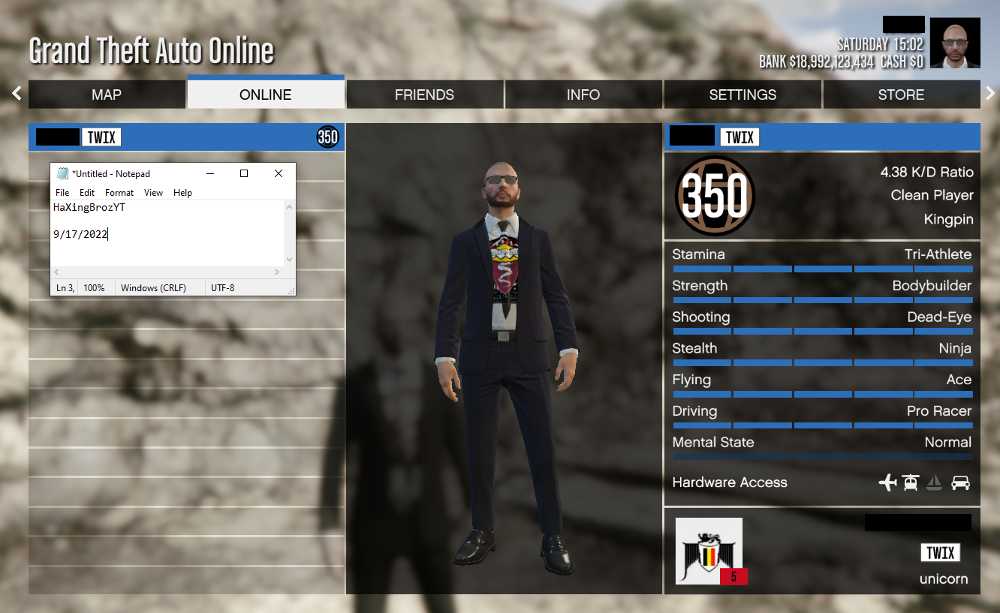Go to the INFO tab
Viewport: 1000px width, 613px height.
pyautogui.click(x=583, y=94)
